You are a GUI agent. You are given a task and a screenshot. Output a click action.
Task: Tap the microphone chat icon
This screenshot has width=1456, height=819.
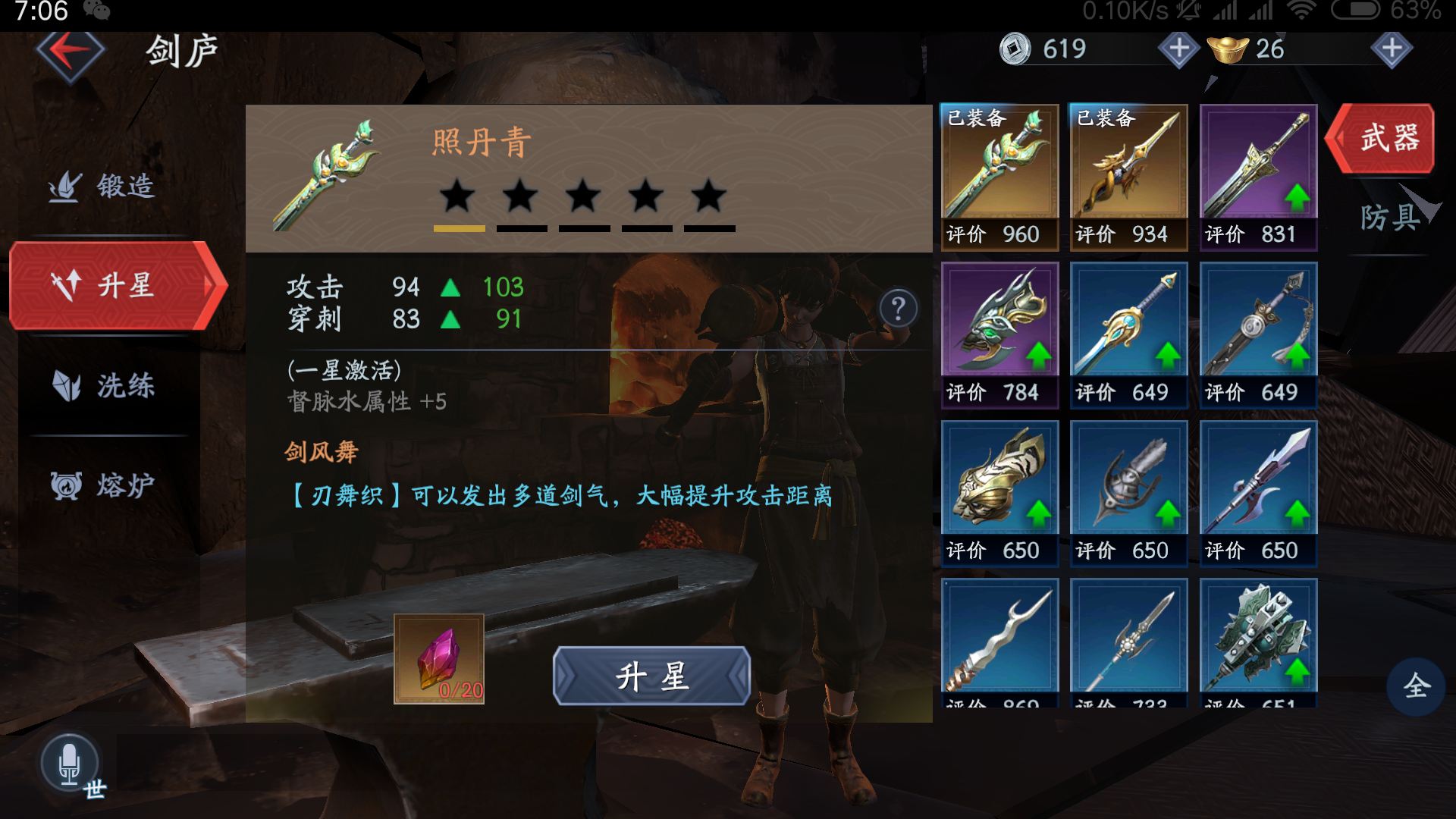pos(71,762)
